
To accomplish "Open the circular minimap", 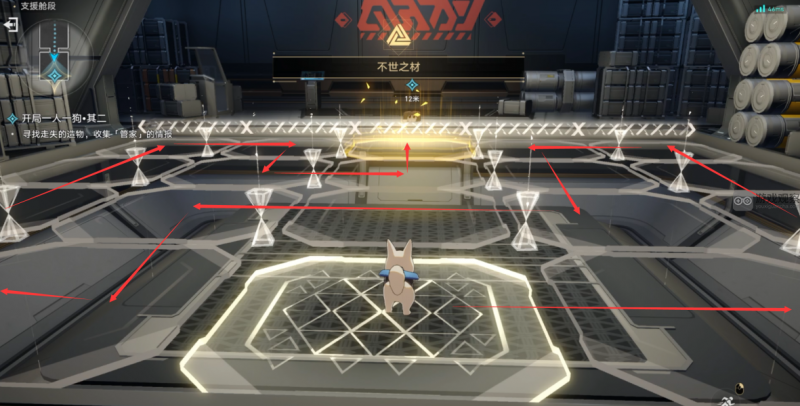I will click(x=51, y=51).
